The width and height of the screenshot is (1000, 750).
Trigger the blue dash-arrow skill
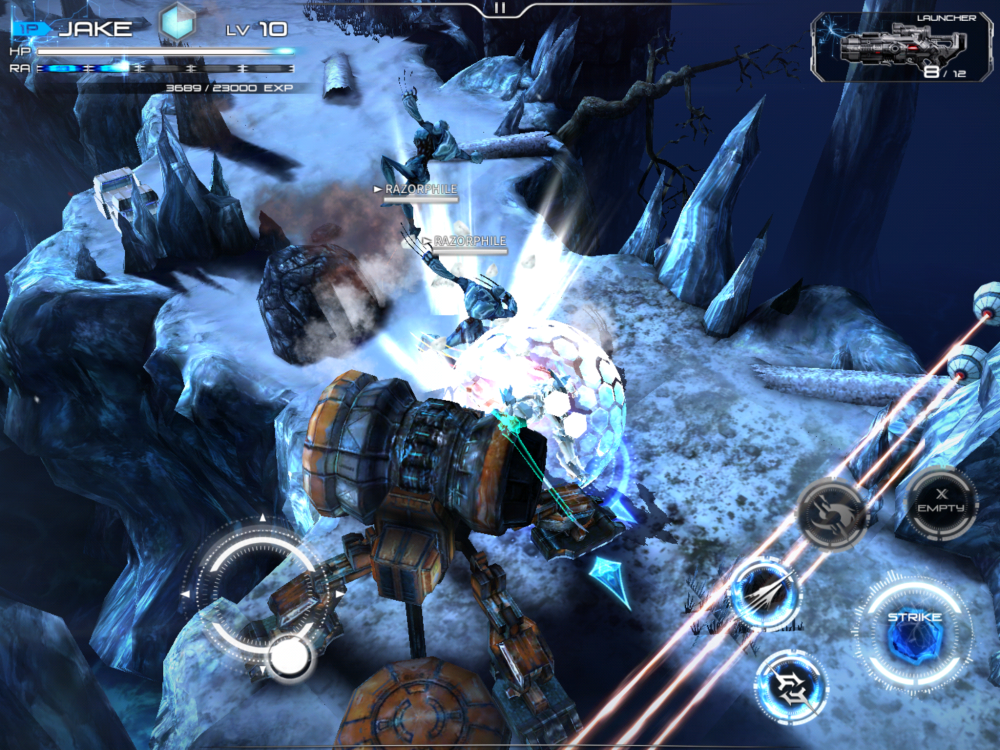tap(765, 594)
